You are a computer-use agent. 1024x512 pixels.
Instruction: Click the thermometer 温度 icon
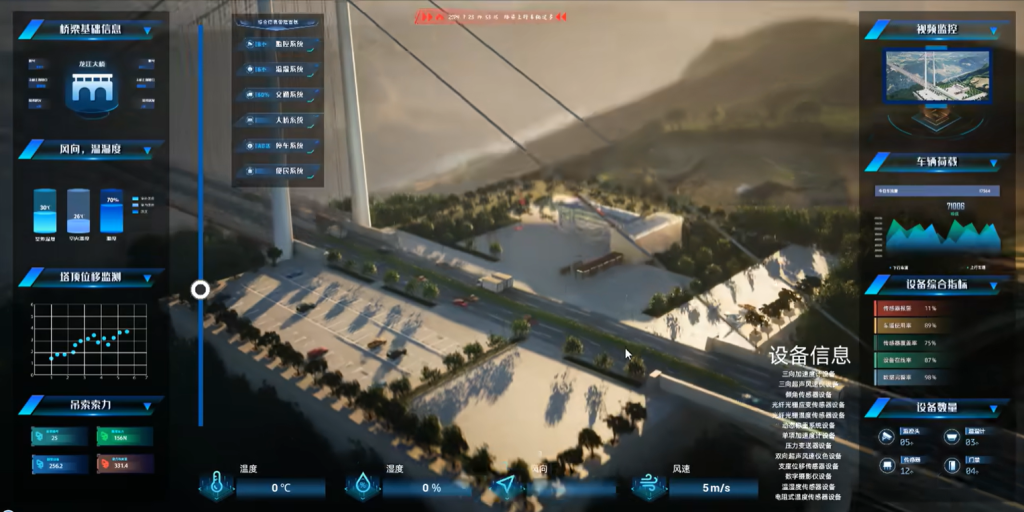coord(215,486)
